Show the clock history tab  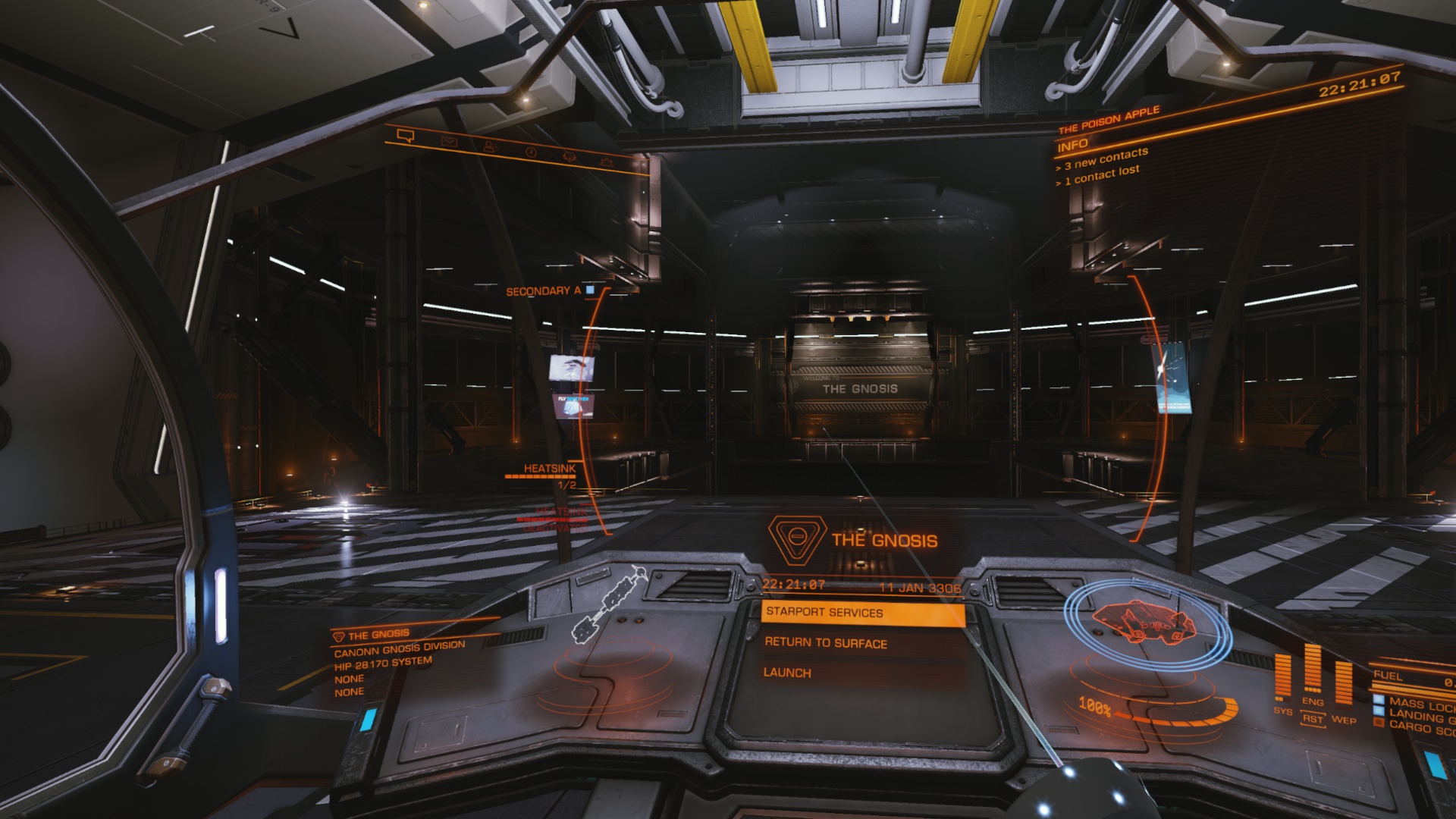click(530, 152)
